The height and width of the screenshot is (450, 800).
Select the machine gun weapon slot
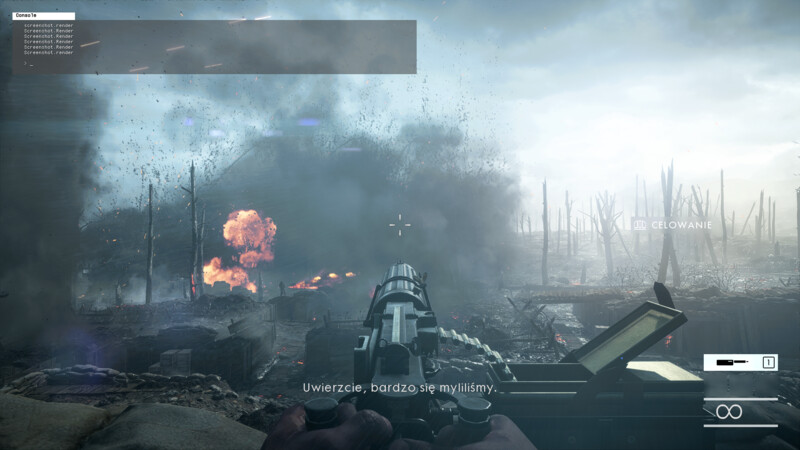740,362
